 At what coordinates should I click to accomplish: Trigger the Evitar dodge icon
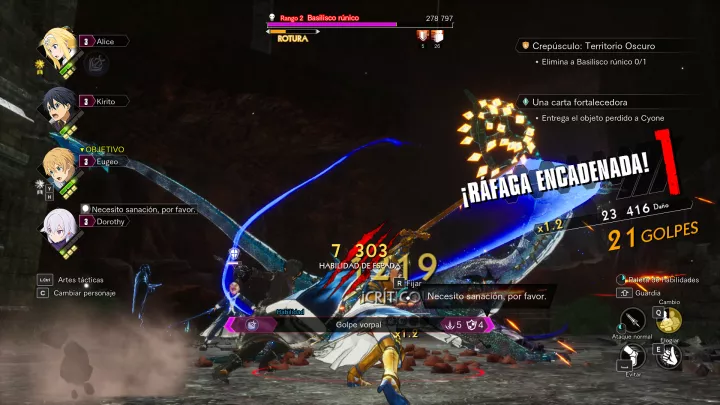(x=631, y=357)
